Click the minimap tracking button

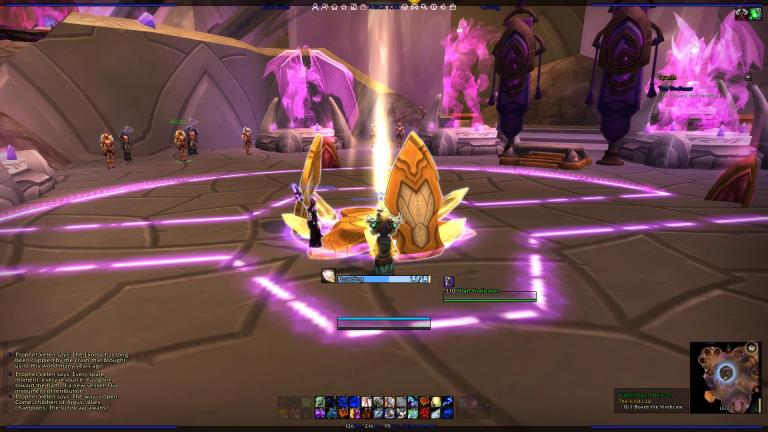751,349
